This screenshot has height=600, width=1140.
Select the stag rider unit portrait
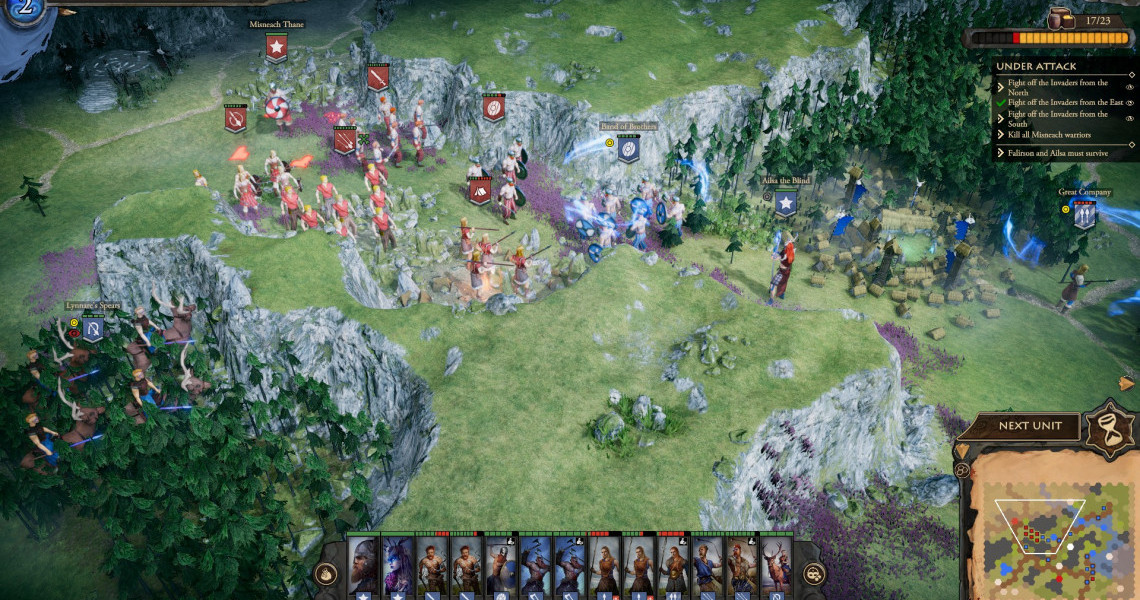tap(775, 564)
